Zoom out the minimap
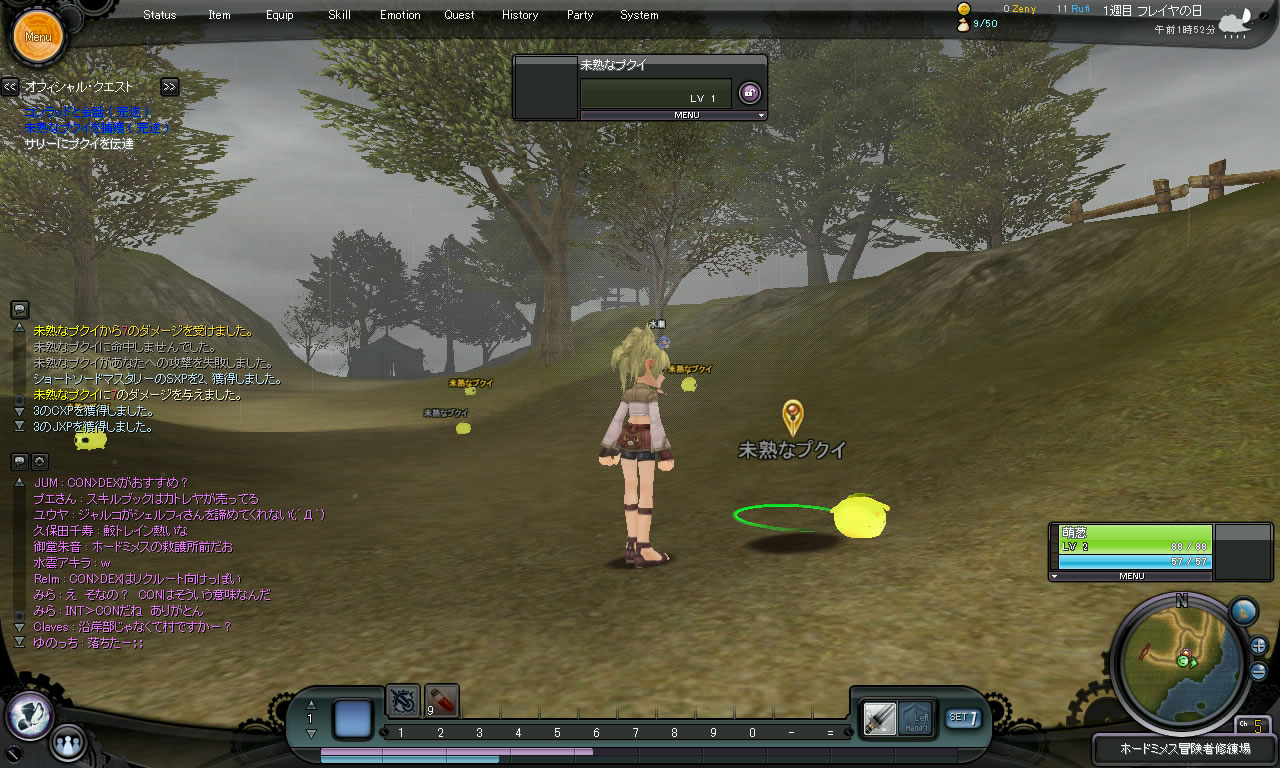 pyautogui.click(x=1258, y=671)
